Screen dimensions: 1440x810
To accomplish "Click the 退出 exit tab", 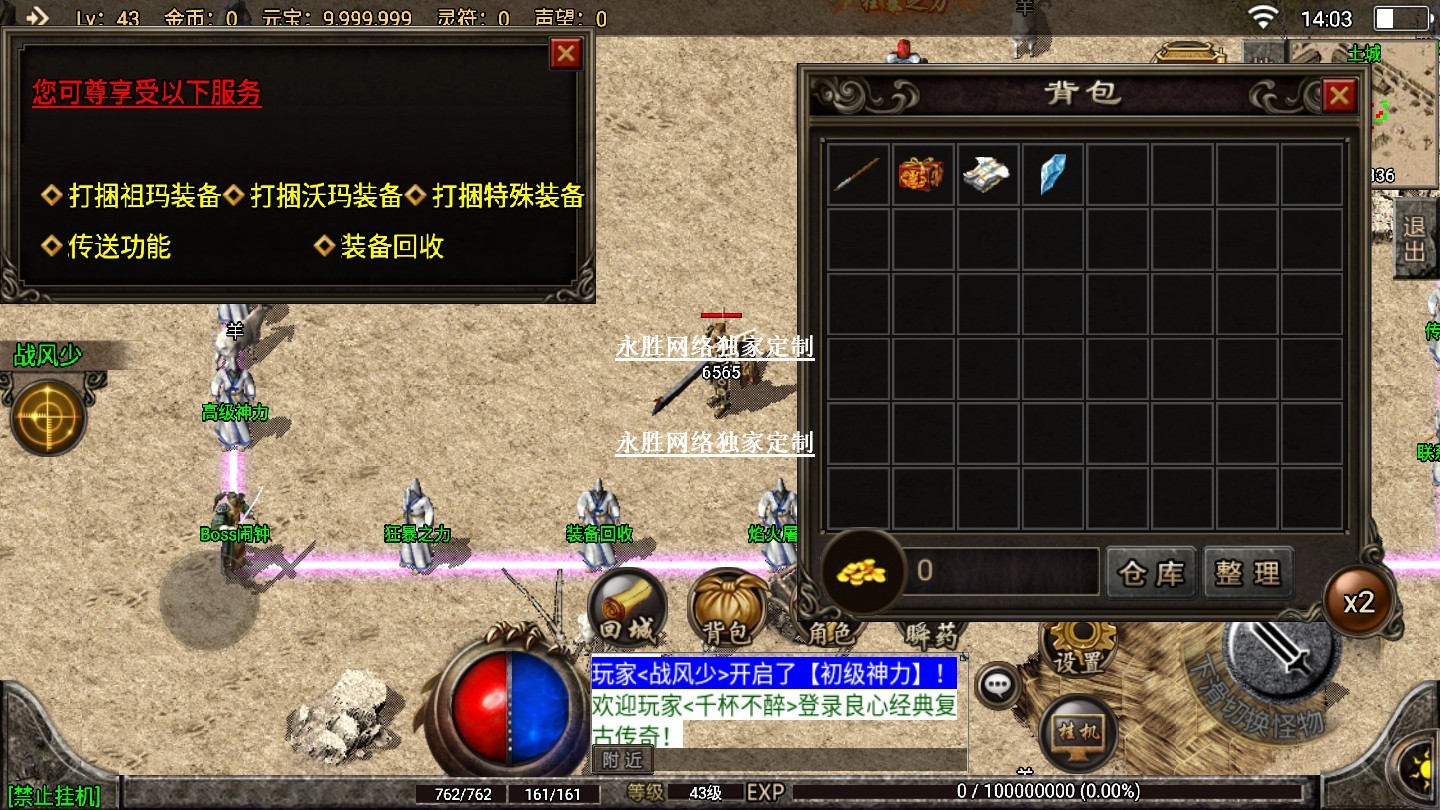I will coord(1415,238).
